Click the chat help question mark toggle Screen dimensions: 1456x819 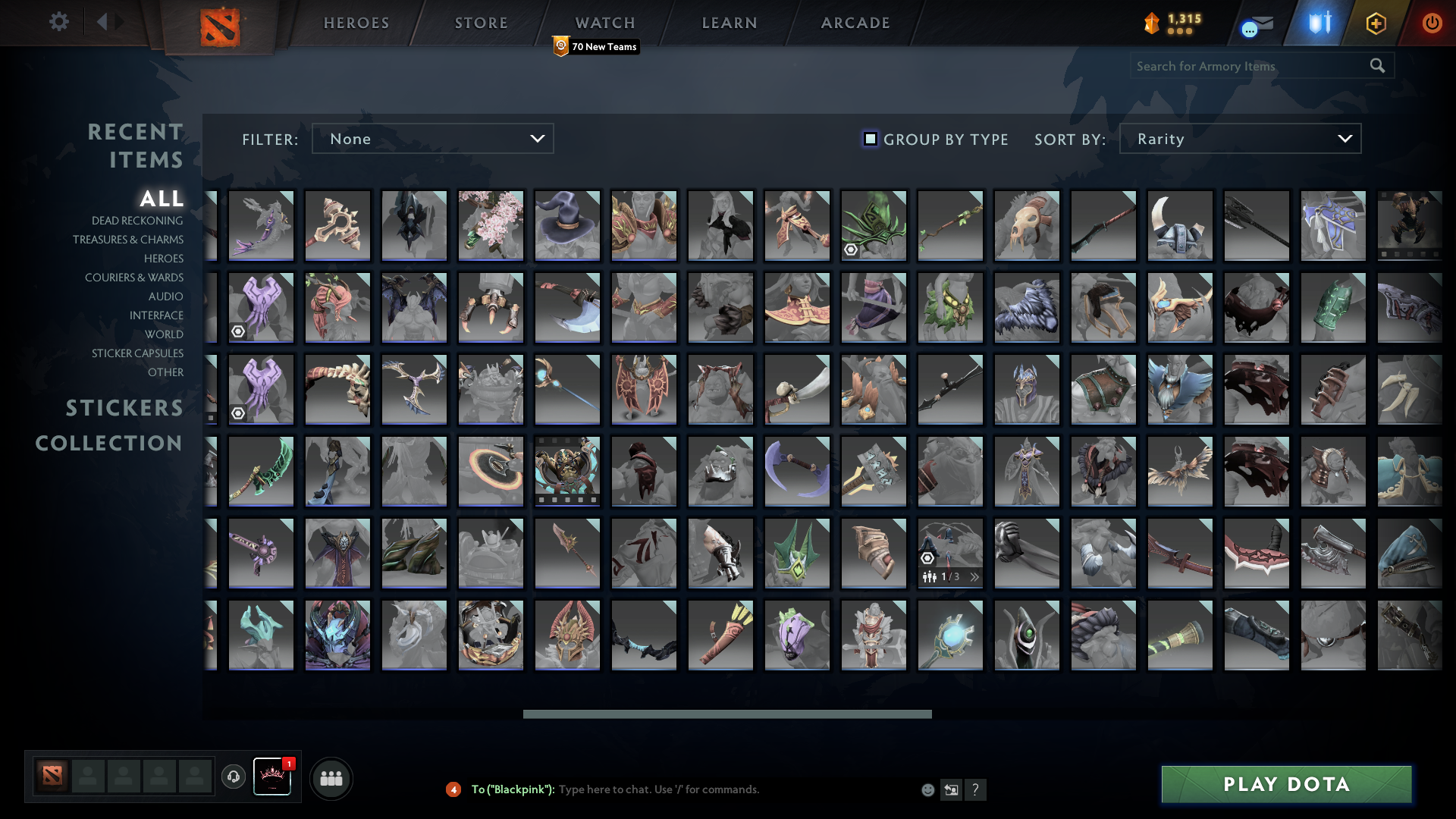coord(977,790)
